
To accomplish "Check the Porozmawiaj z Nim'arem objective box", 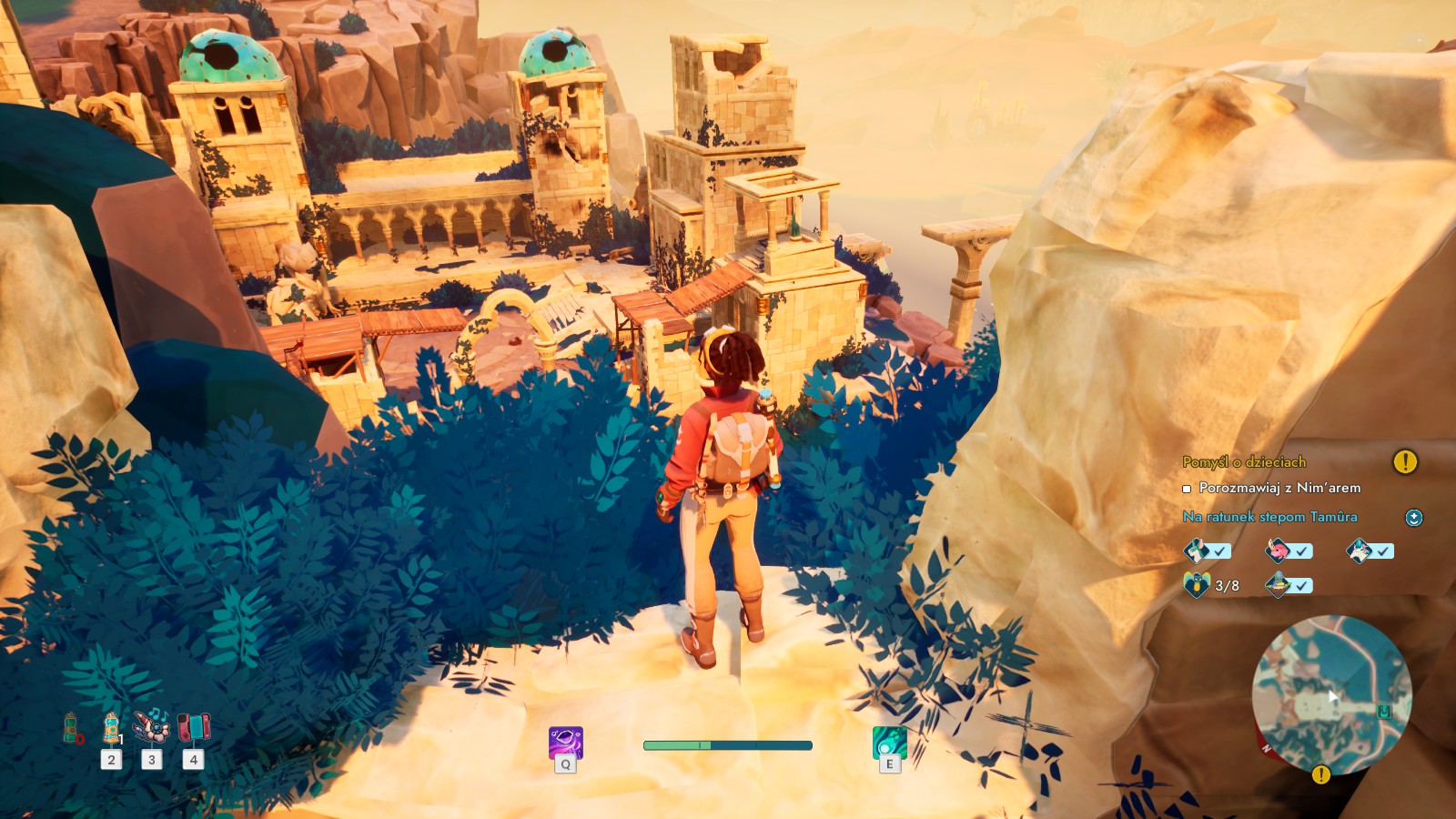I will click(1187, 489).
